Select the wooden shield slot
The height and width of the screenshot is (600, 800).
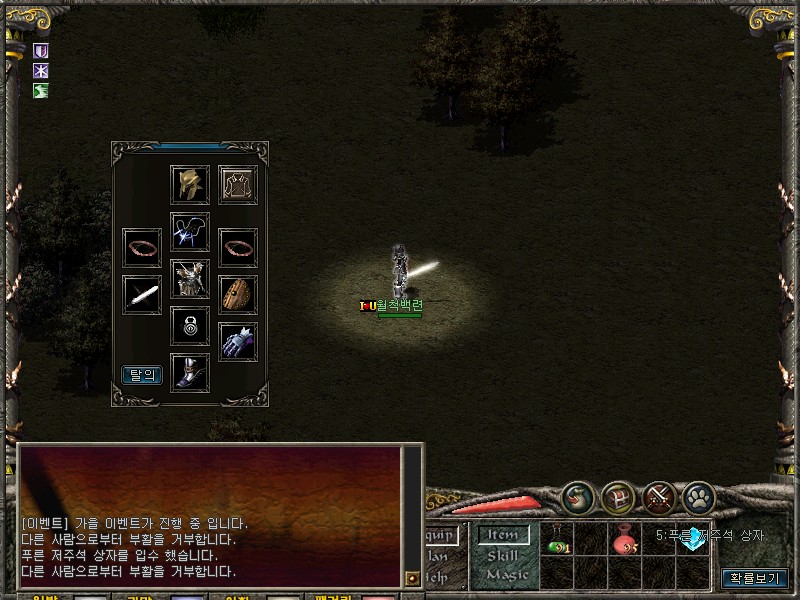pyautogui.click(x=238, y=295)
